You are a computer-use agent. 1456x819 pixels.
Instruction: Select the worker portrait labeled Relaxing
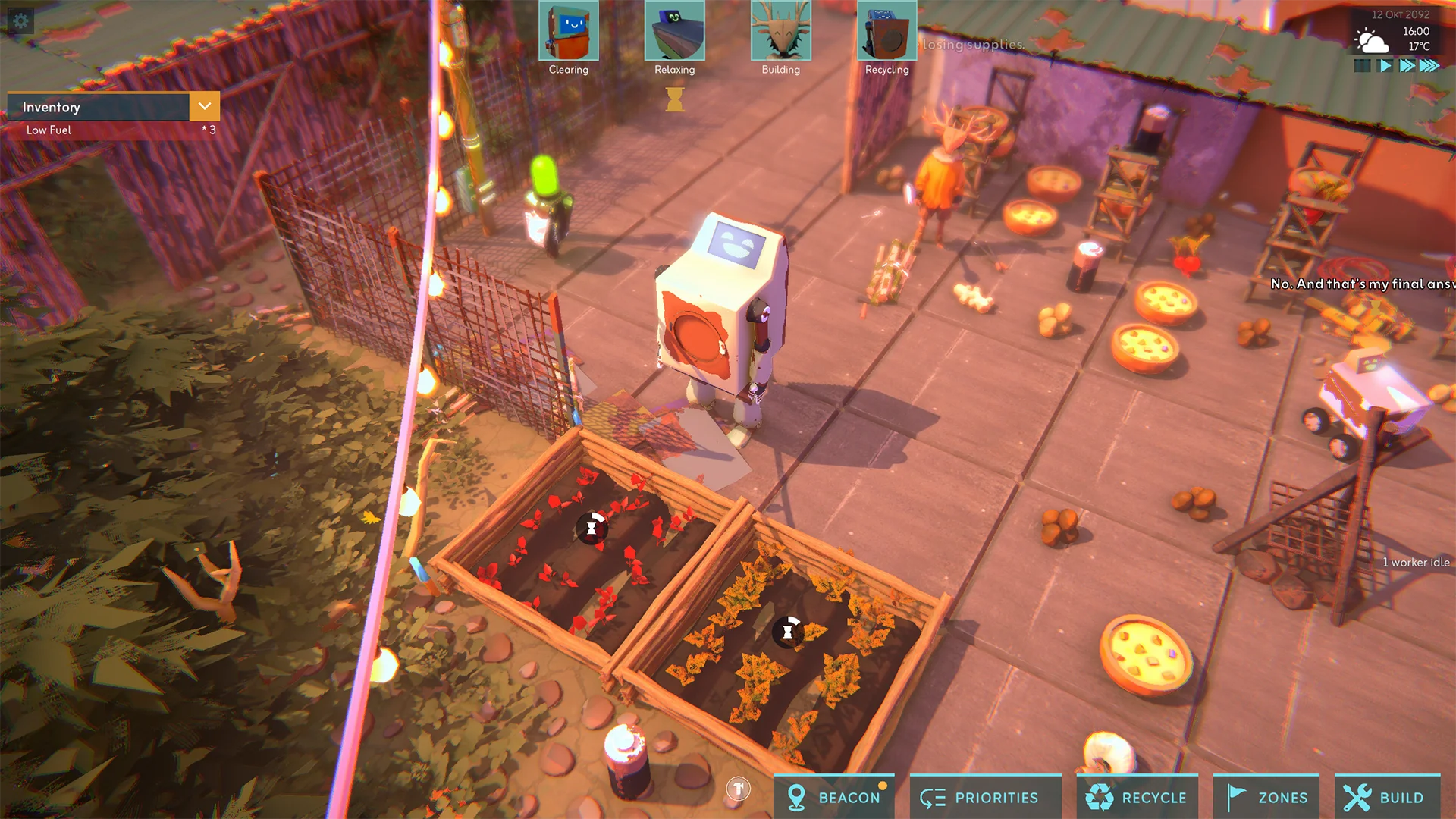(x=675, y=31)
